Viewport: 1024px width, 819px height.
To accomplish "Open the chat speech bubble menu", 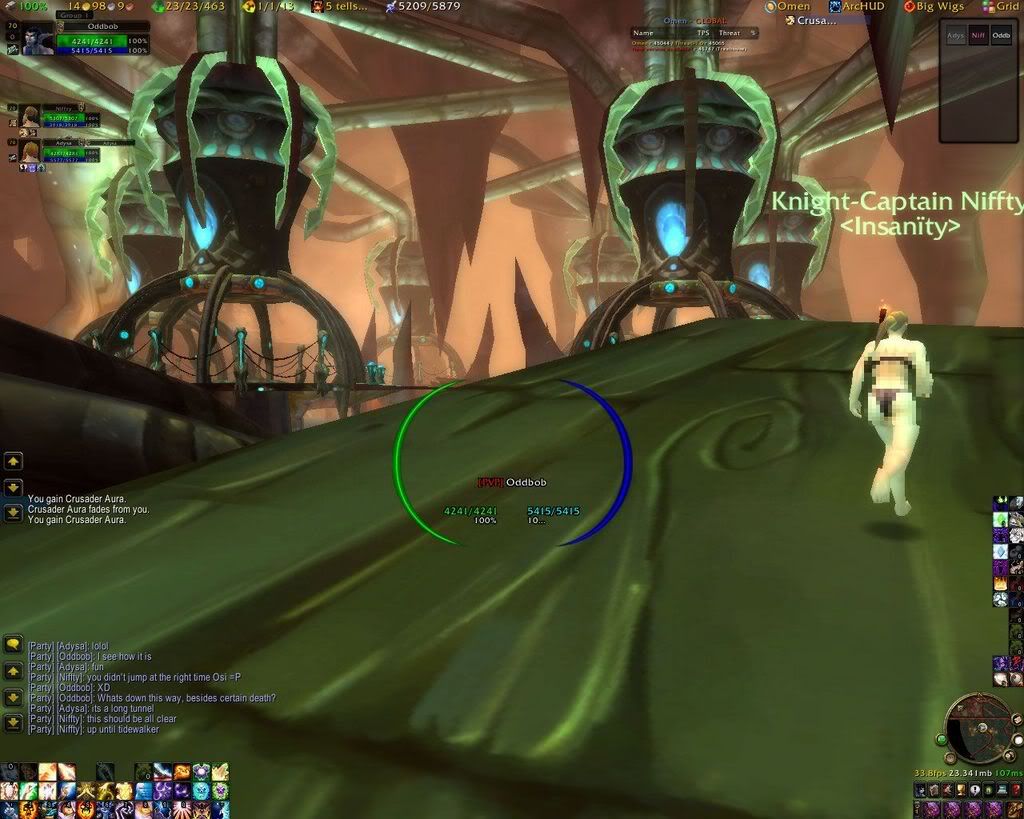I will tap(13, 645).
